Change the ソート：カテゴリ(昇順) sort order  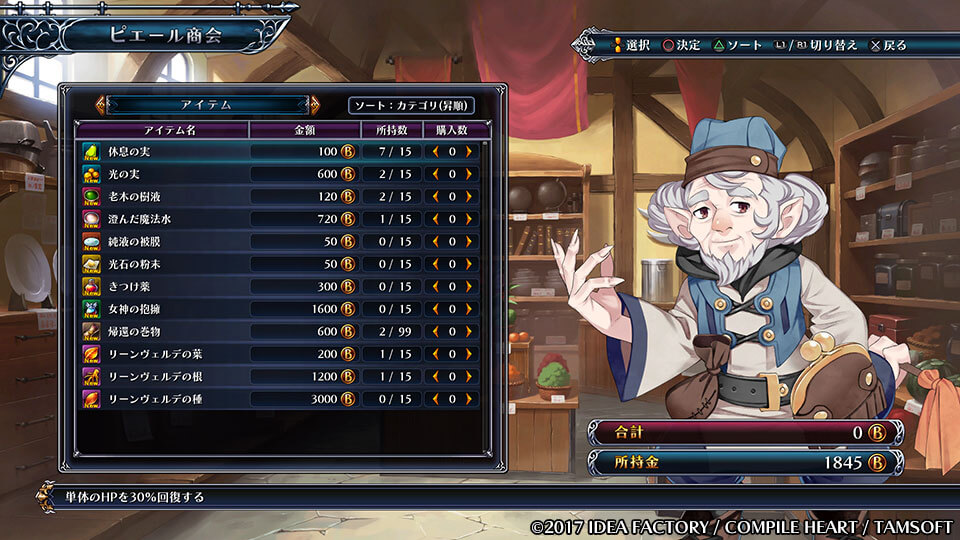coord(411,105)
